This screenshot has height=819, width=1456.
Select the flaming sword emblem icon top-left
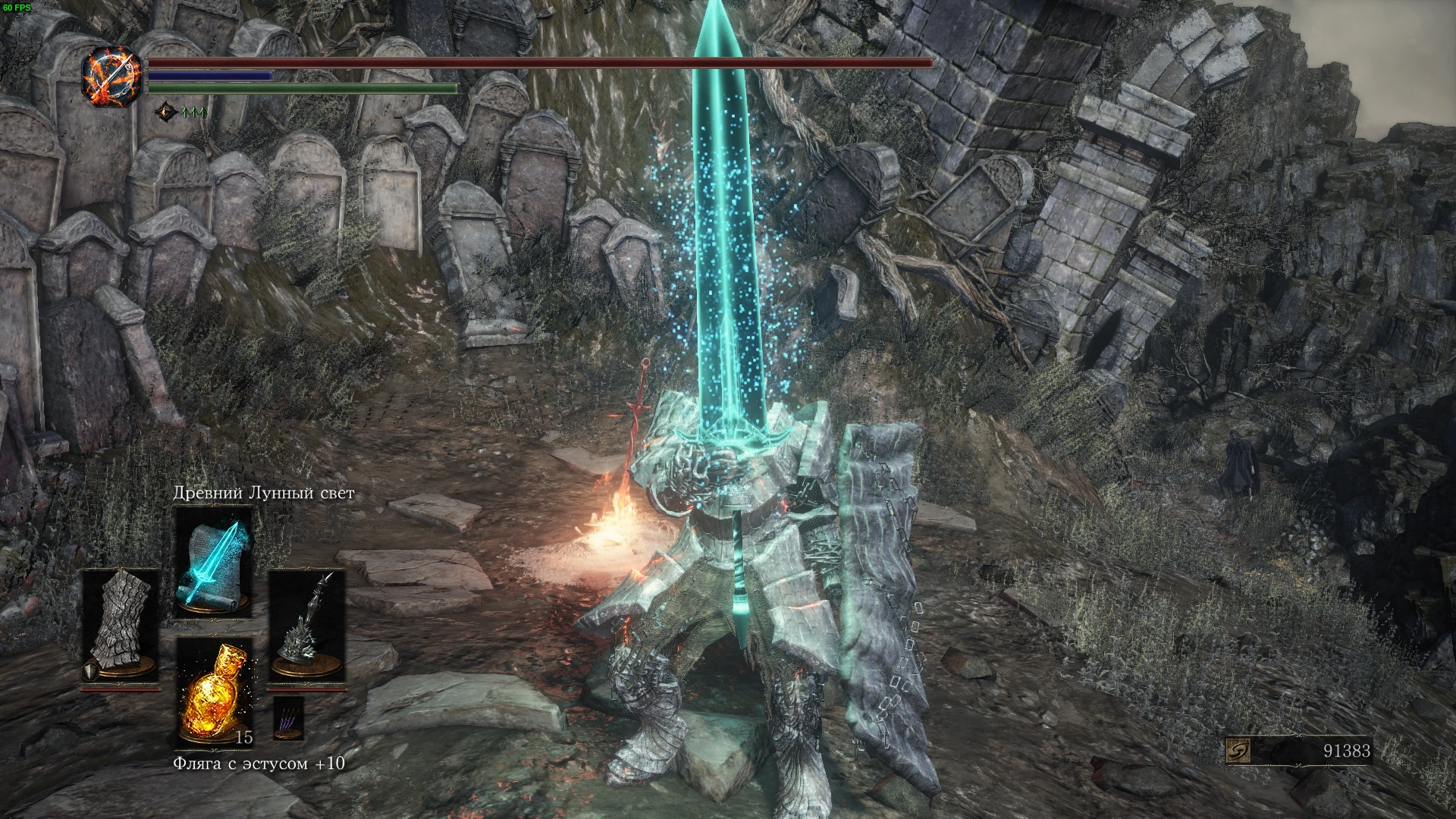click(x=112, y=74)
